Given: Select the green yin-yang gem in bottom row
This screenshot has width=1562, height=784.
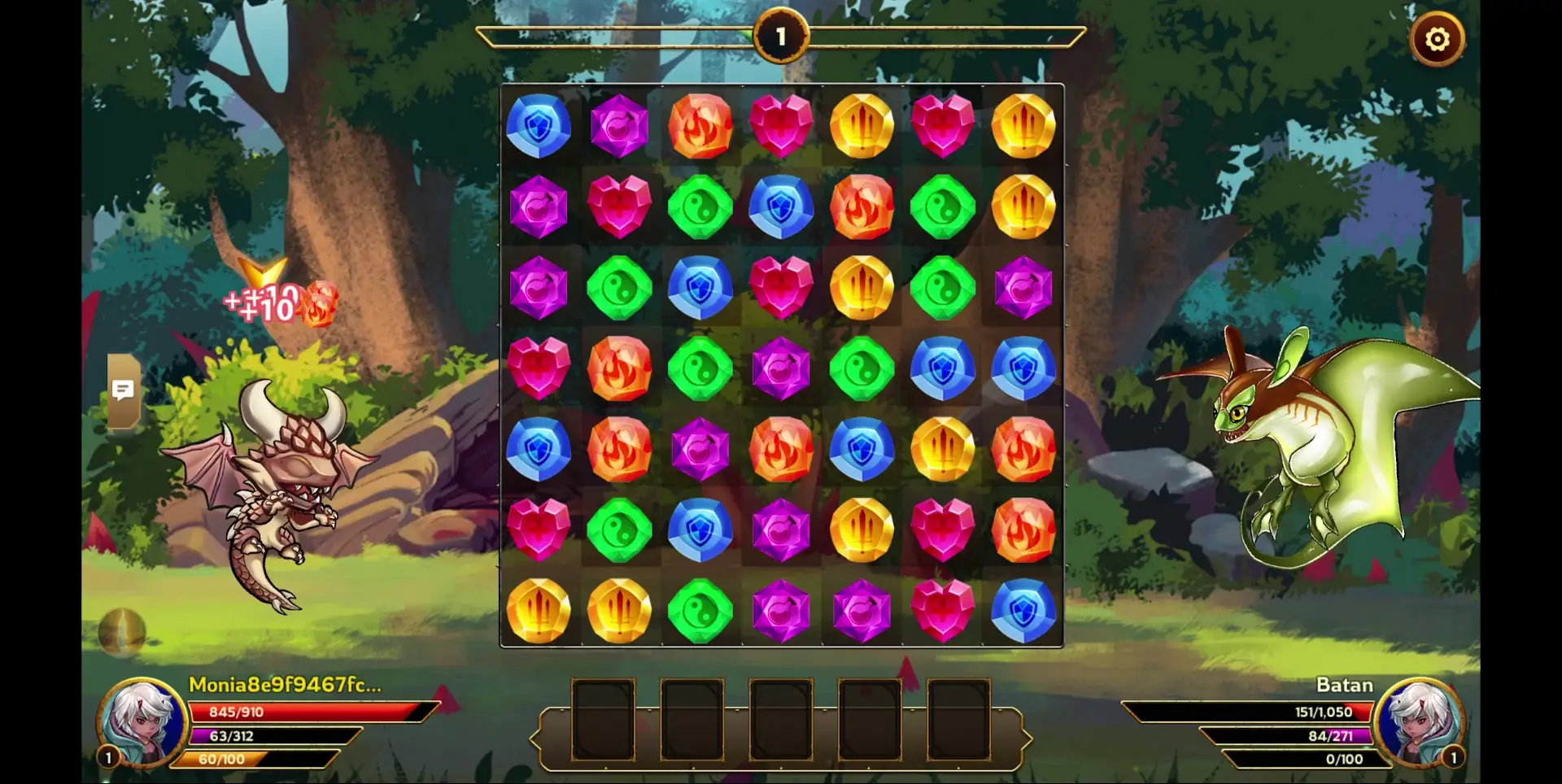Looking at the screenshot, I should [701, 608].
